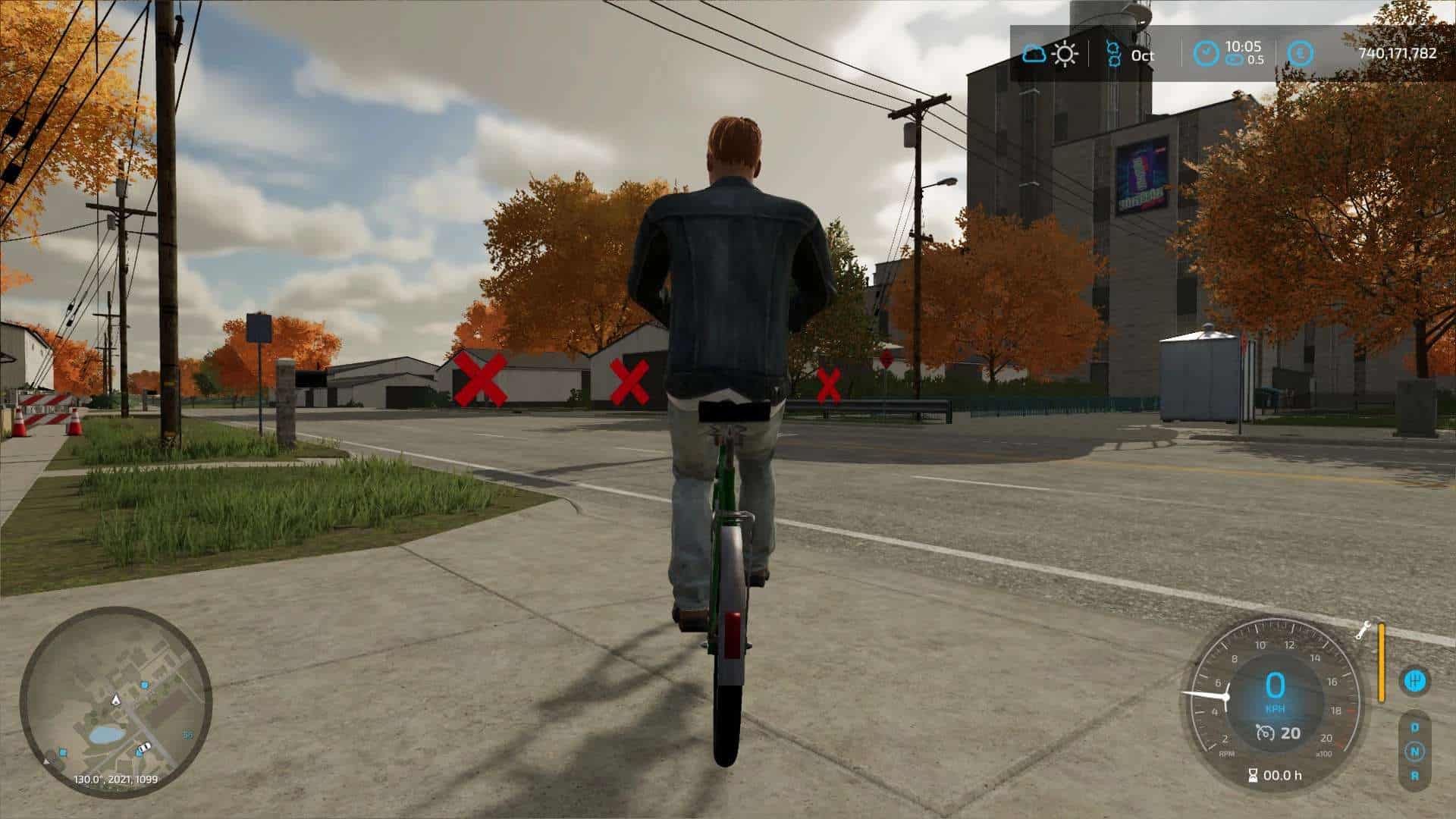Toggle the cruise control speed icon
The image size is (1456, 819).
click(x=1264, y=733)
